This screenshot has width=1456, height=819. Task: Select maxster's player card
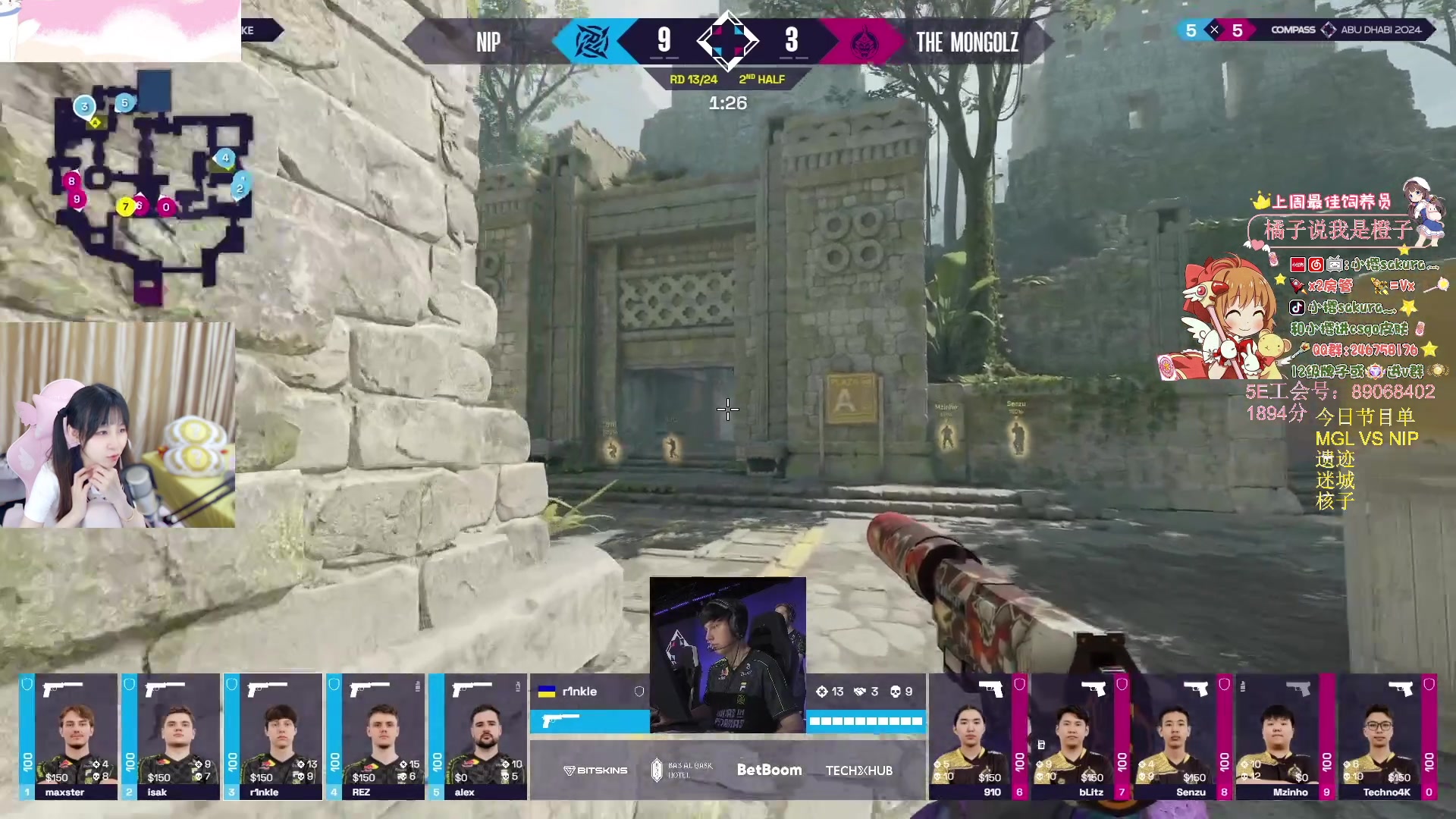coord(68,736)
